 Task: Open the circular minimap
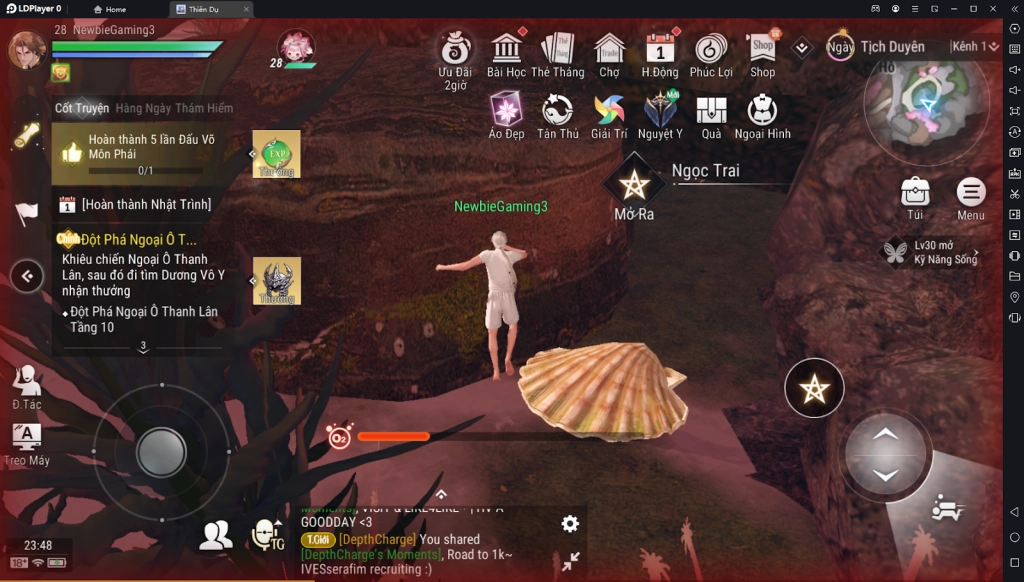[x=926, y=100]
